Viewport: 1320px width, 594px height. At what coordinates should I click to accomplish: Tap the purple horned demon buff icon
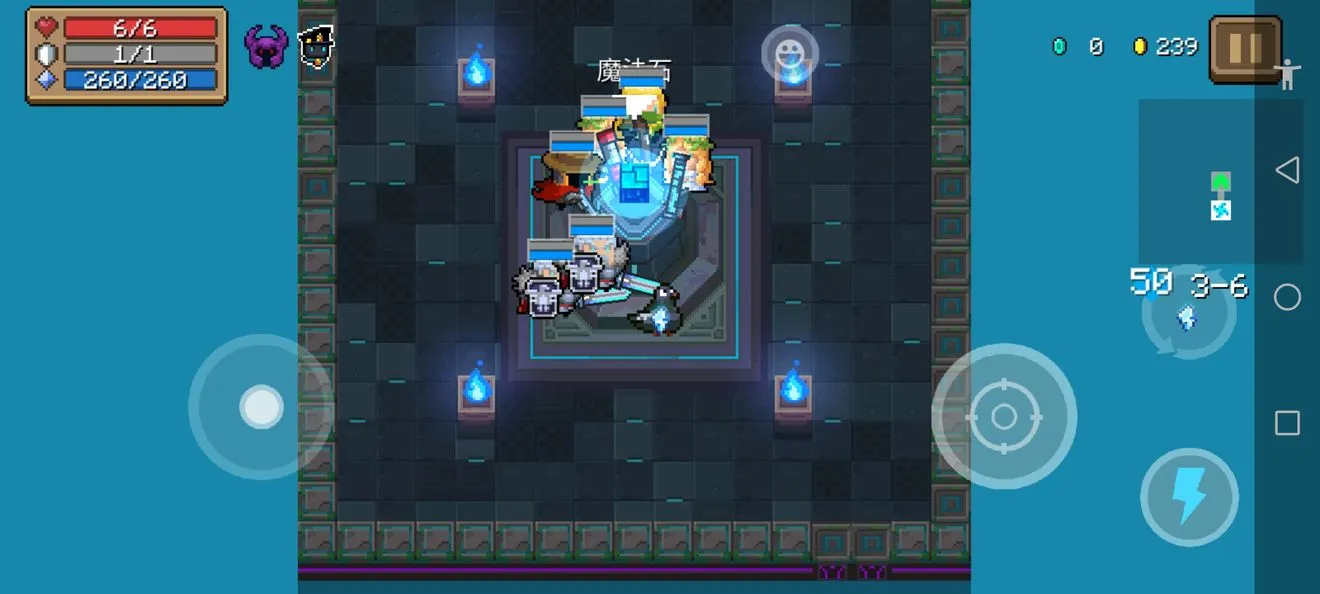266,47
